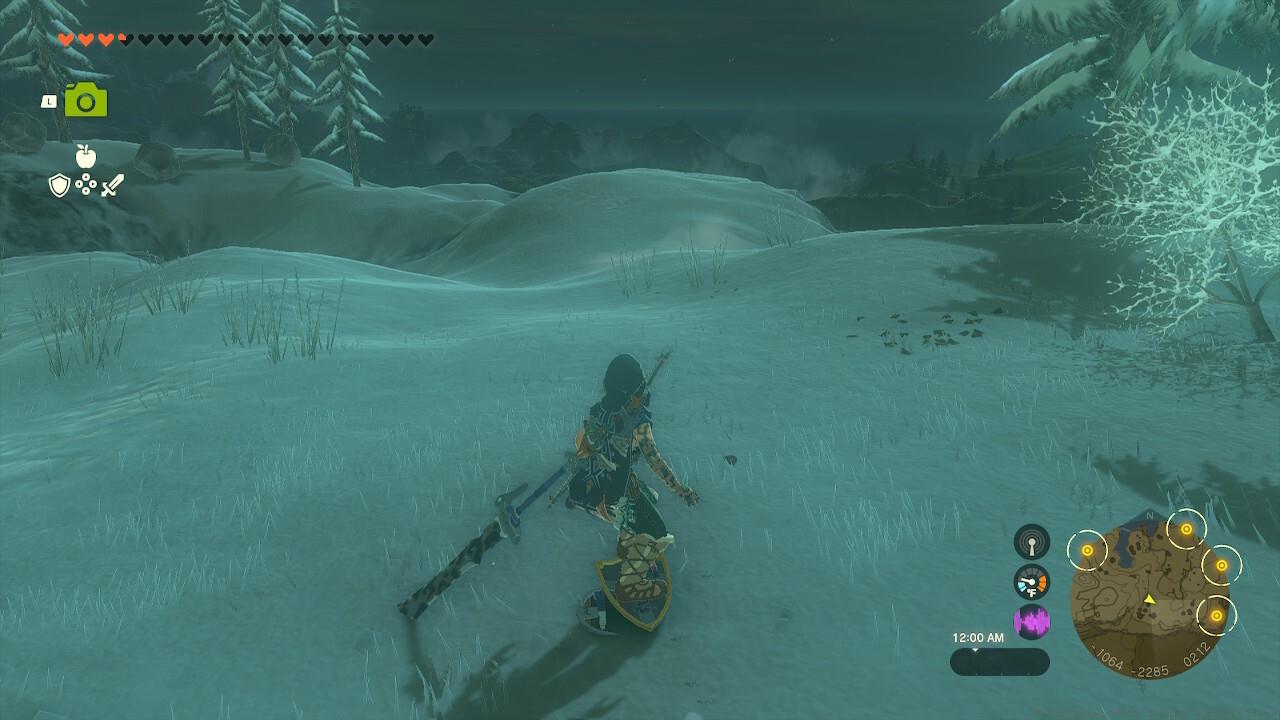This screenshot has height=720, width=1280.
Task: Select the leftmost shrine marker on minimap
Action: tap(1087, 550)
